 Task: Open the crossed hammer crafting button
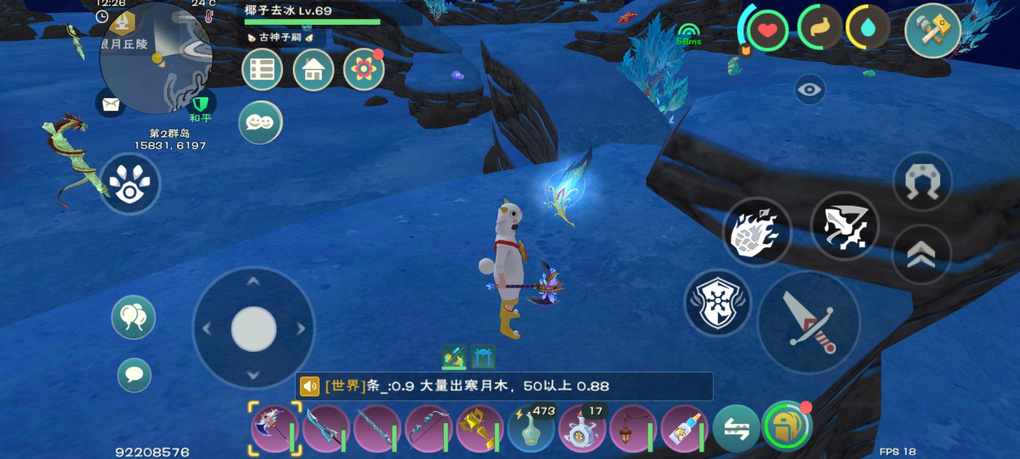[932, 30]
